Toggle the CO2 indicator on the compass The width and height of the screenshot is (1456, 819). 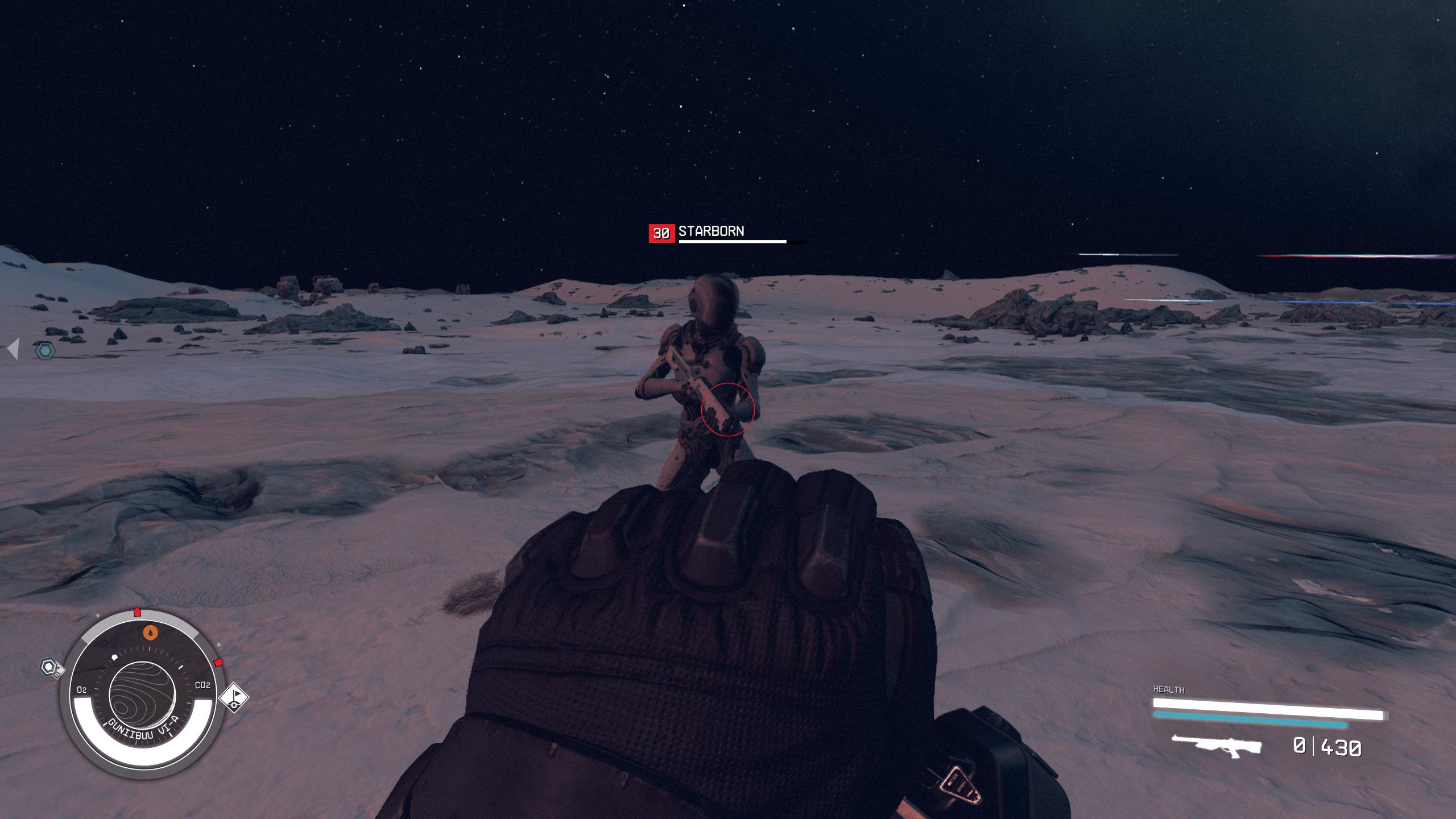[x=204, y=686]
